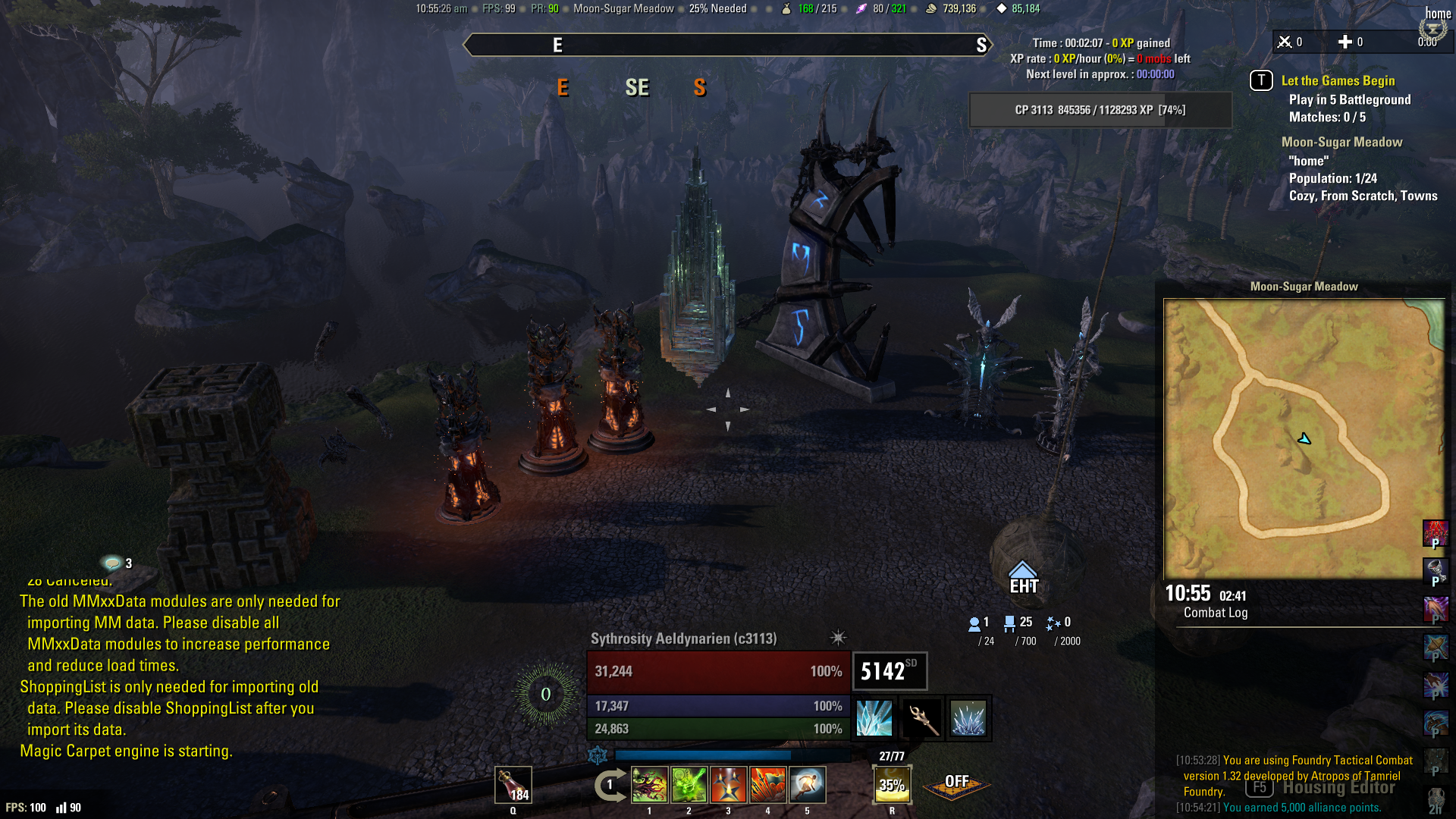Select the Combat Log tab
The height and width of the screenshot is (819, 1456).
click(1216, 613)
